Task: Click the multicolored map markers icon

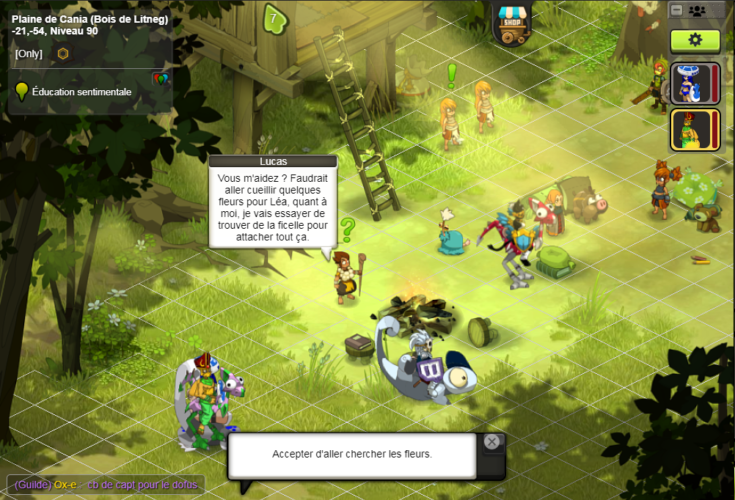Action: point(160,77)
